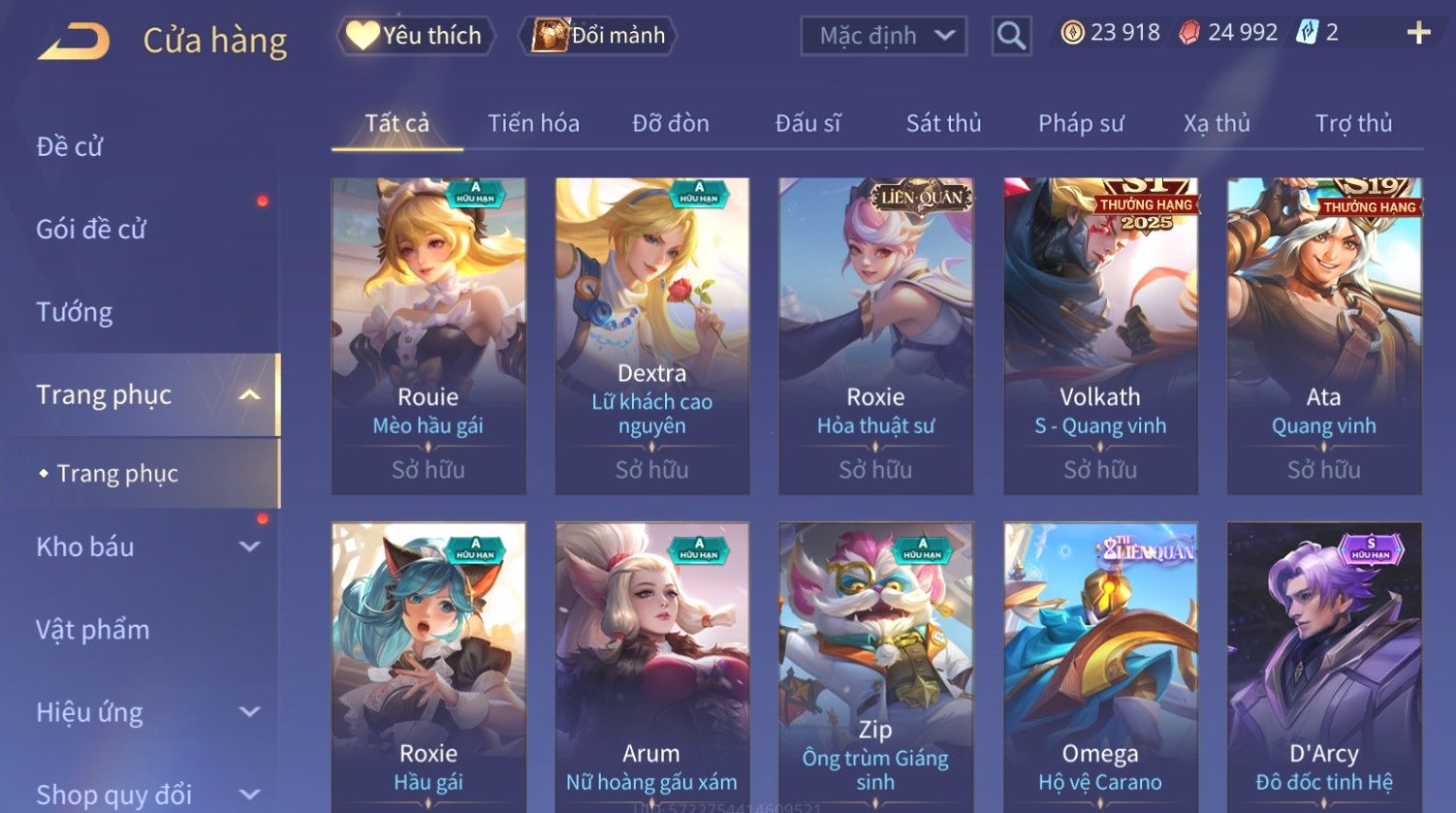
Task: Open the Vật phẩm section
Action: coord(93,630)
